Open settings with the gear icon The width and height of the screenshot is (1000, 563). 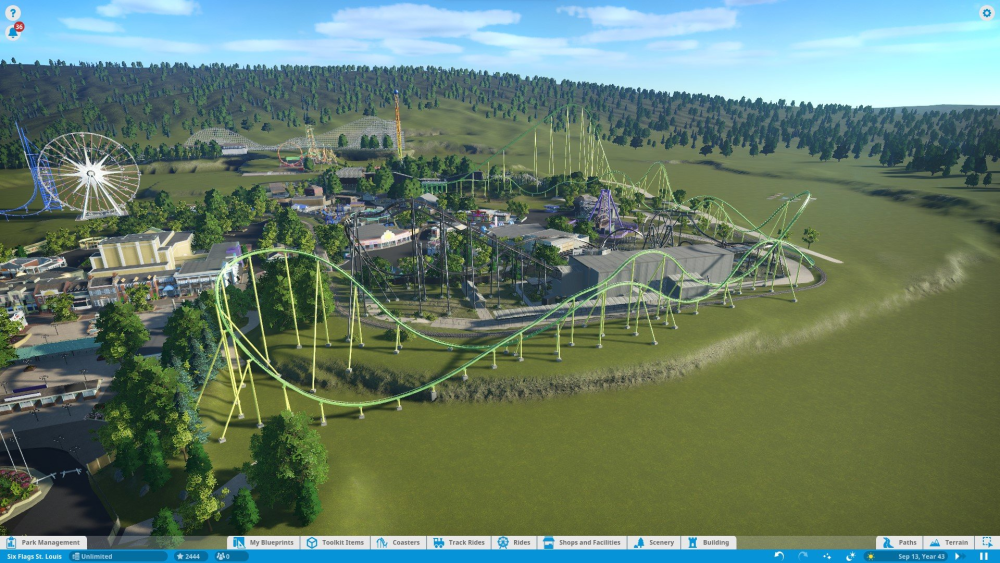click(986, 13)
